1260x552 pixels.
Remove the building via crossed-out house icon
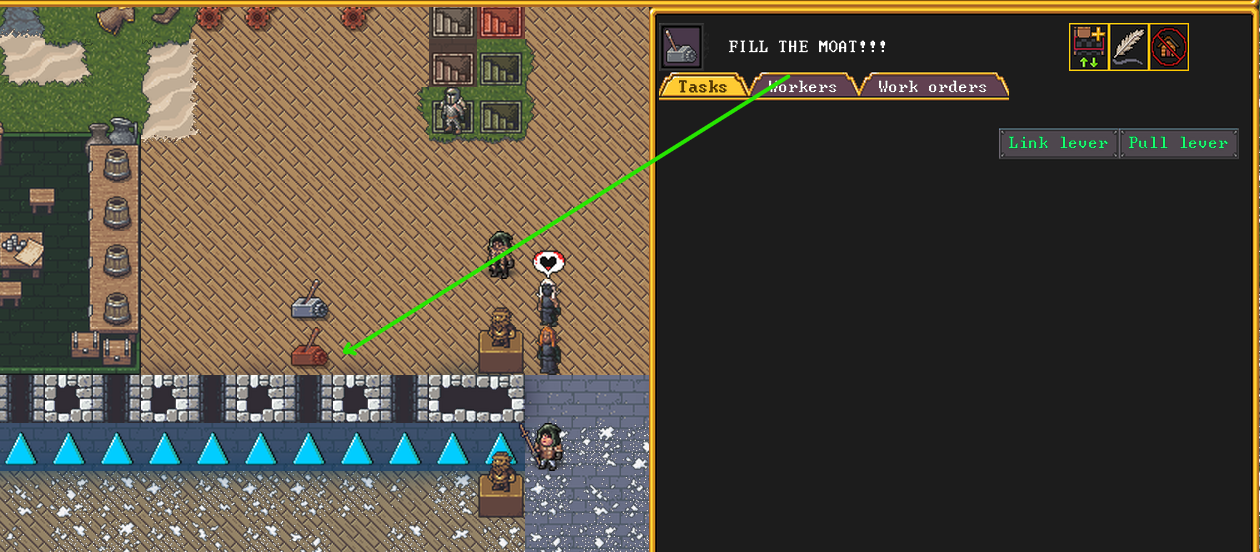[1169, 47]
